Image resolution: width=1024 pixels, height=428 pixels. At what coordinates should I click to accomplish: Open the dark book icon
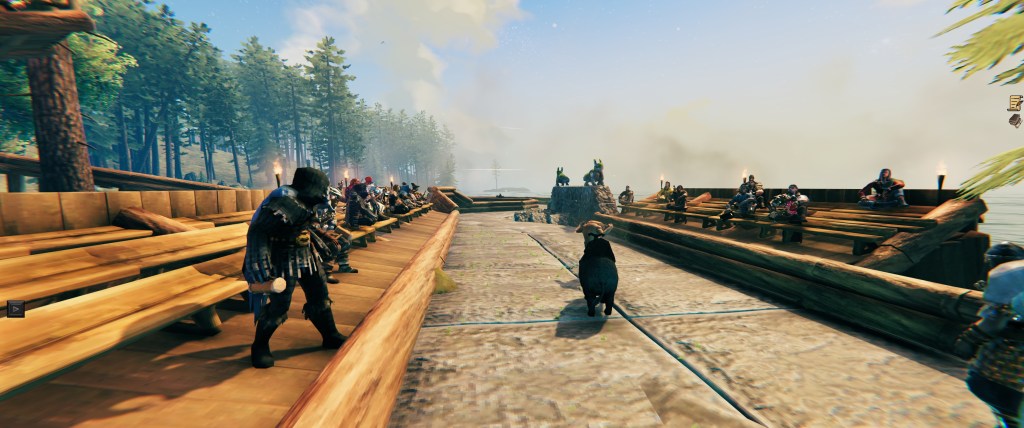click(x=1015, y=120)
